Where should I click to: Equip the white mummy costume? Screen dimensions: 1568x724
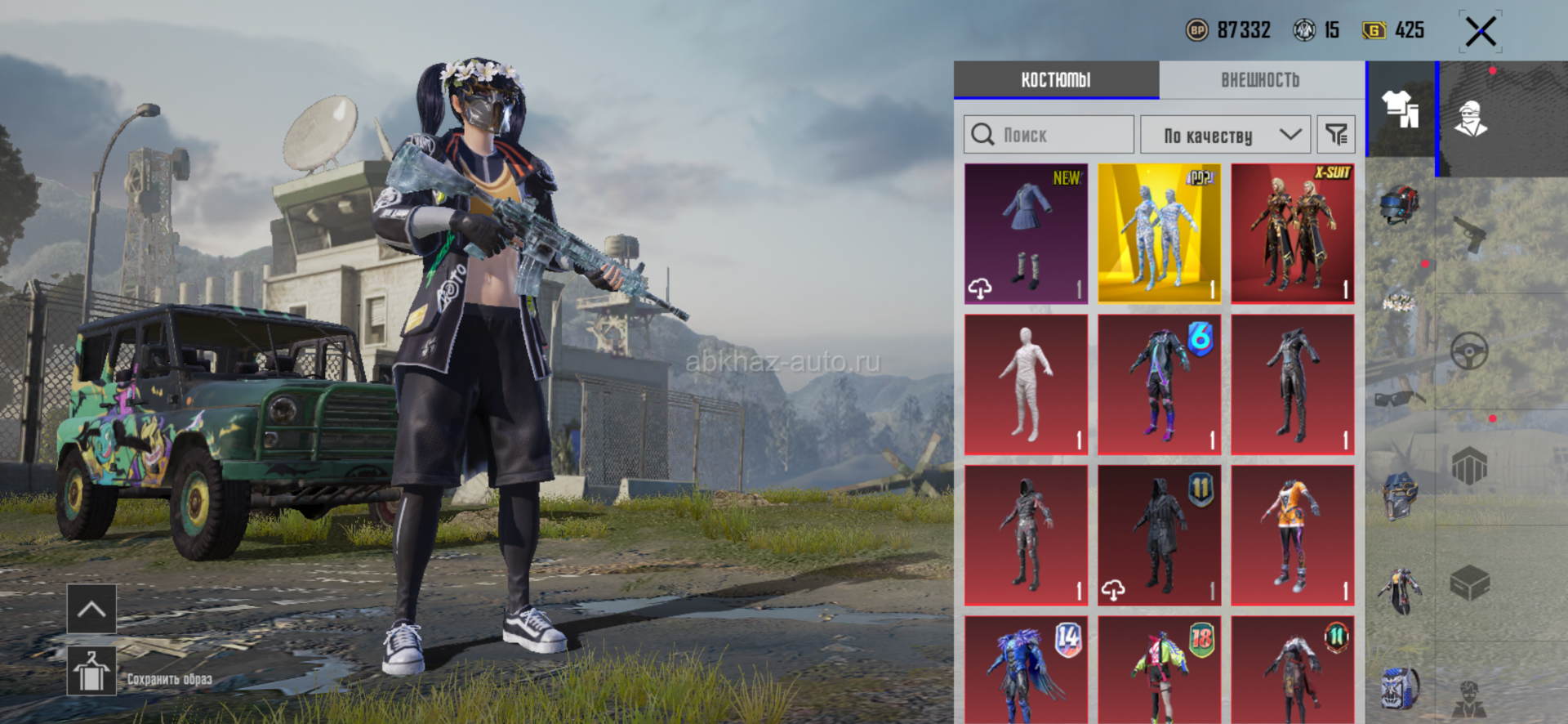coord(1026,384)
